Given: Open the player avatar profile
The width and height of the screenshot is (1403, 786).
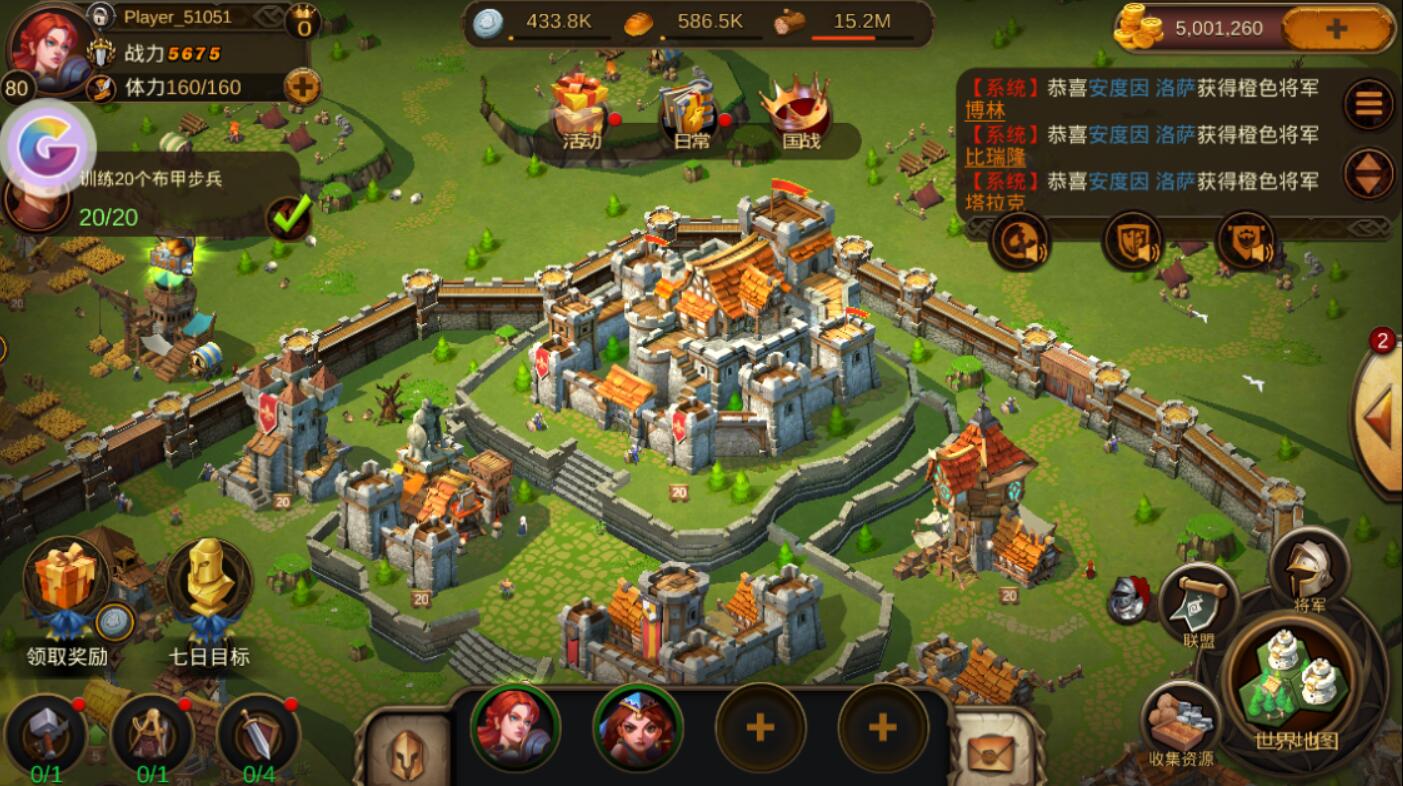Looking at the screenshot, I should click(48, 45).
